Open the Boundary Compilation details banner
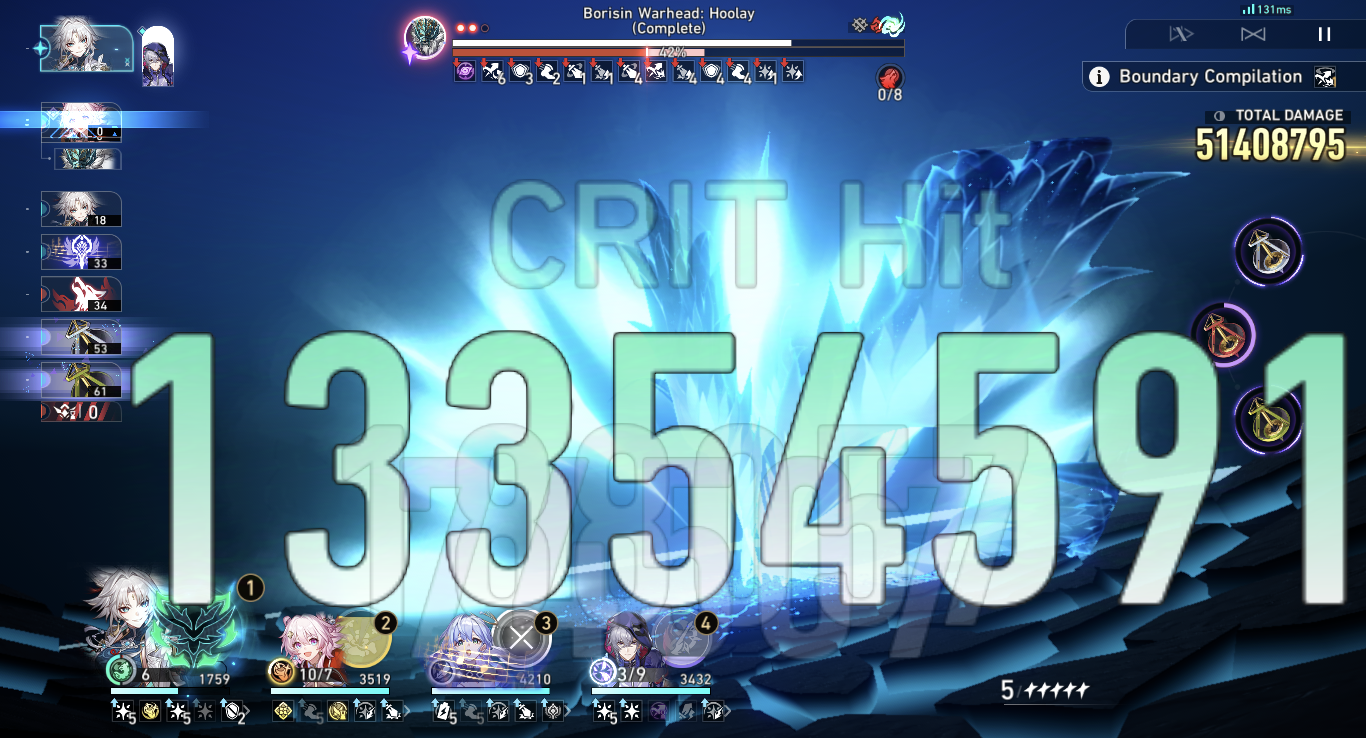This screenshot has height=738, width=1366. [1210, 76]
